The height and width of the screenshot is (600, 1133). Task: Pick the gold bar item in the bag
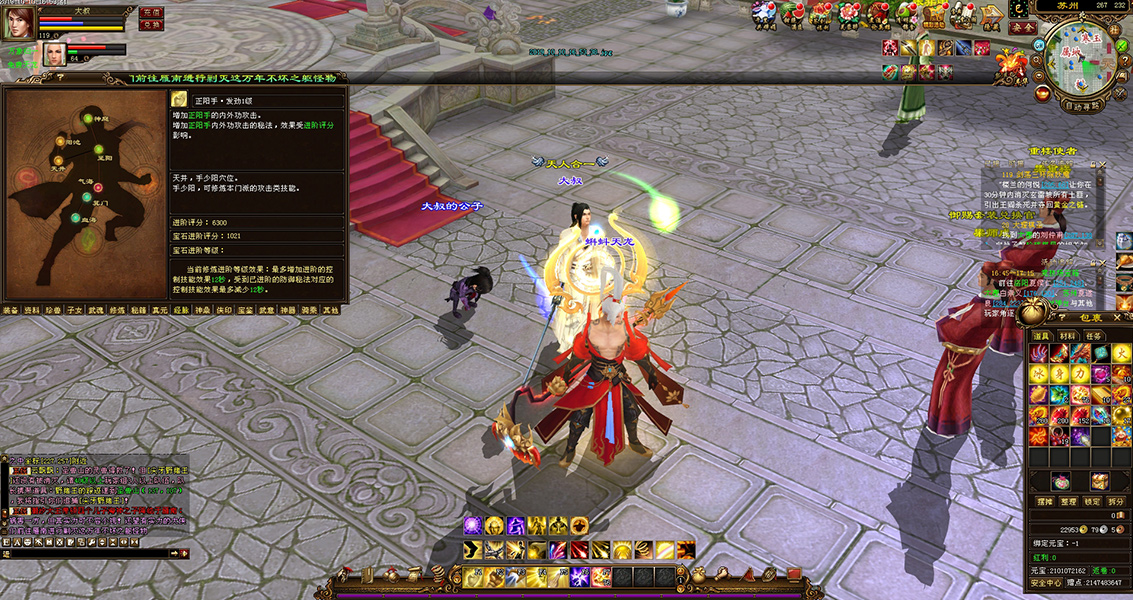(x=1101, y=395)
